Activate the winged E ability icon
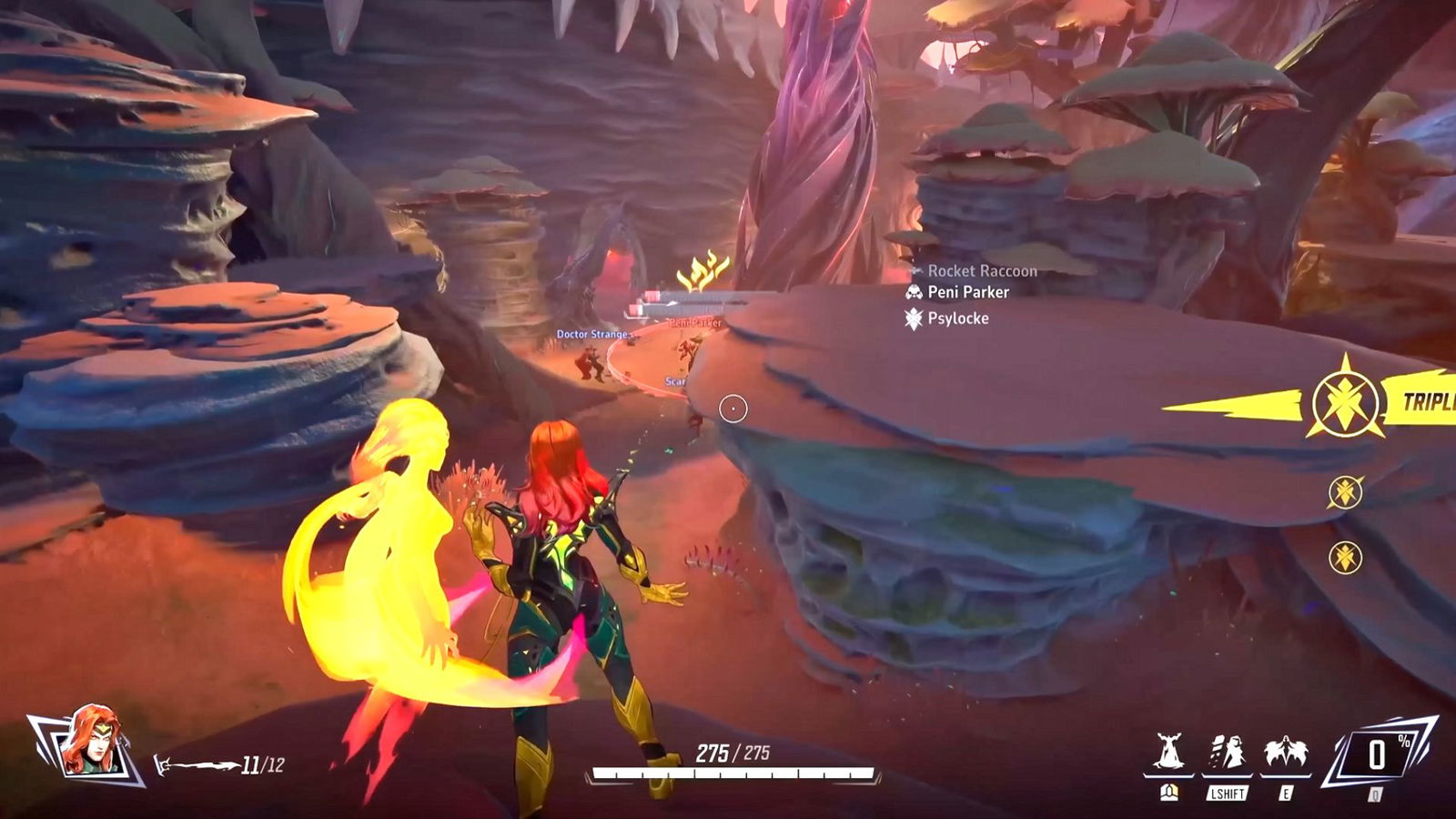1456x819 pixels. 1285,754
